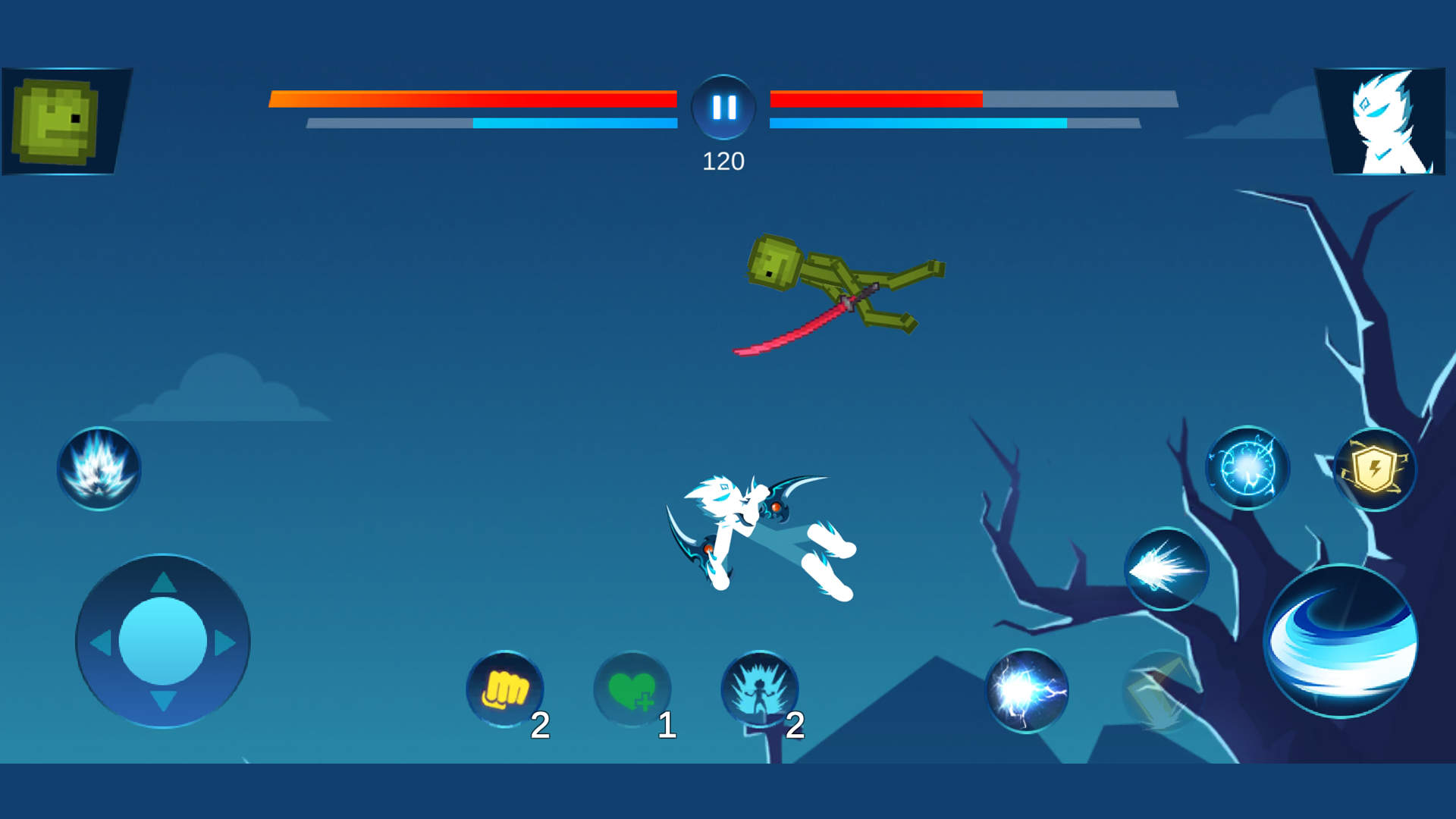Cast the electric orb skill
The height and width of the screenshot is (819, 1456).
1247,466
